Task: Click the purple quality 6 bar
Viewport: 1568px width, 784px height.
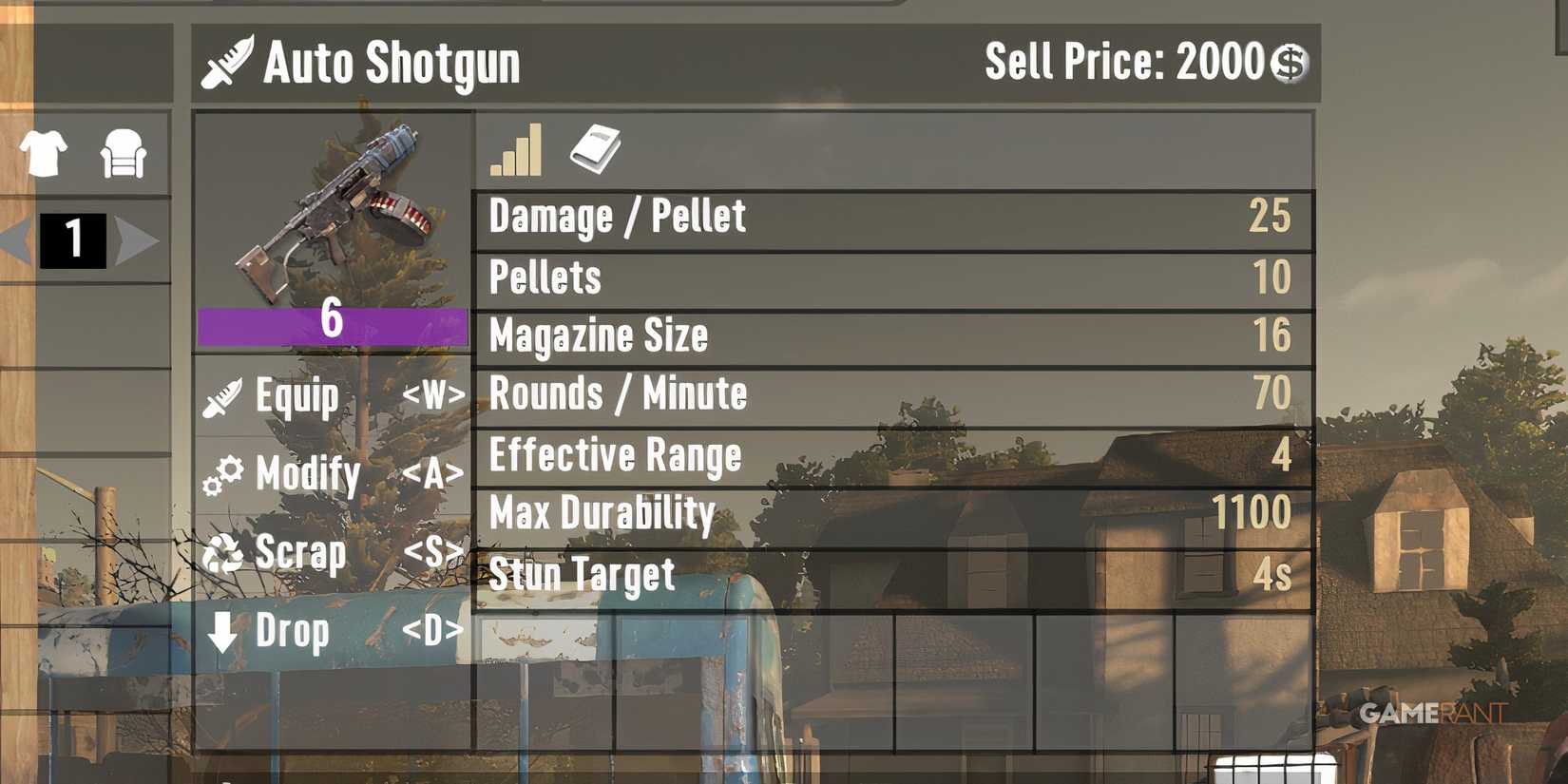Action: [x=331, y=325]
